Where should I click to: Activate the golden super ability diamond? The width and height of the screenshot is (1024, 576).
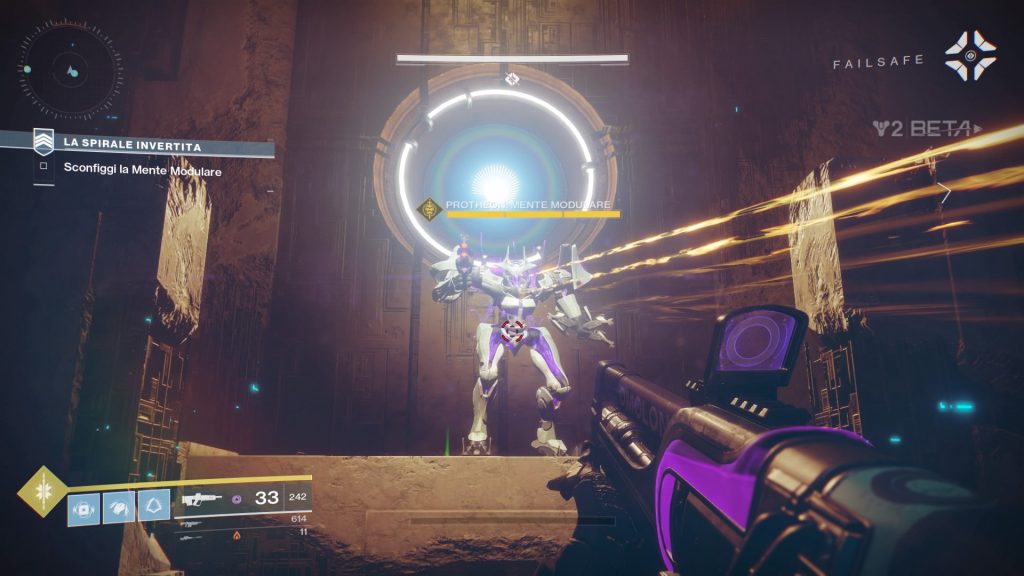(42, 493)
